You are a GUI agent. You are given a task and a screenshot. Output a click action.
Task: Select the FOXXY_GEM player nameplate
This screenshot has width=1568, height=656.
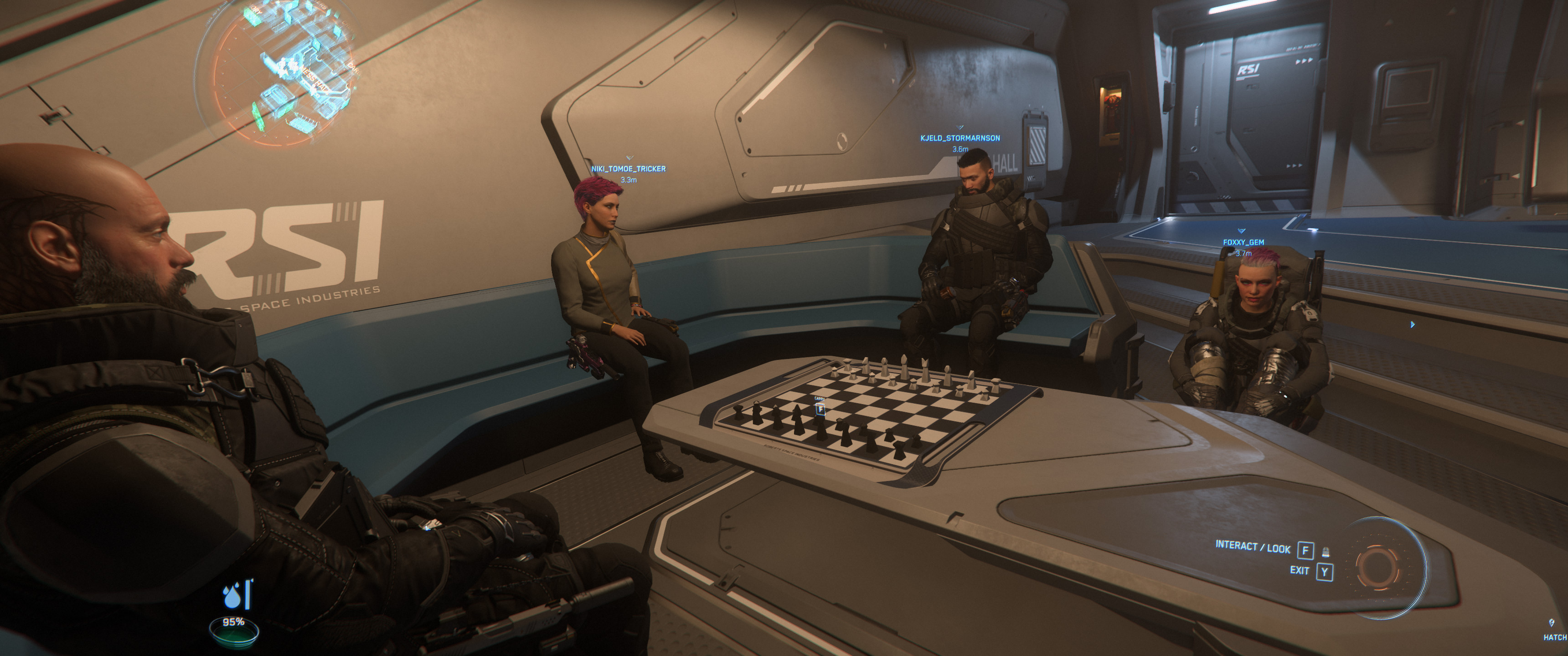pyautogui.click(x=1243, y=242)
